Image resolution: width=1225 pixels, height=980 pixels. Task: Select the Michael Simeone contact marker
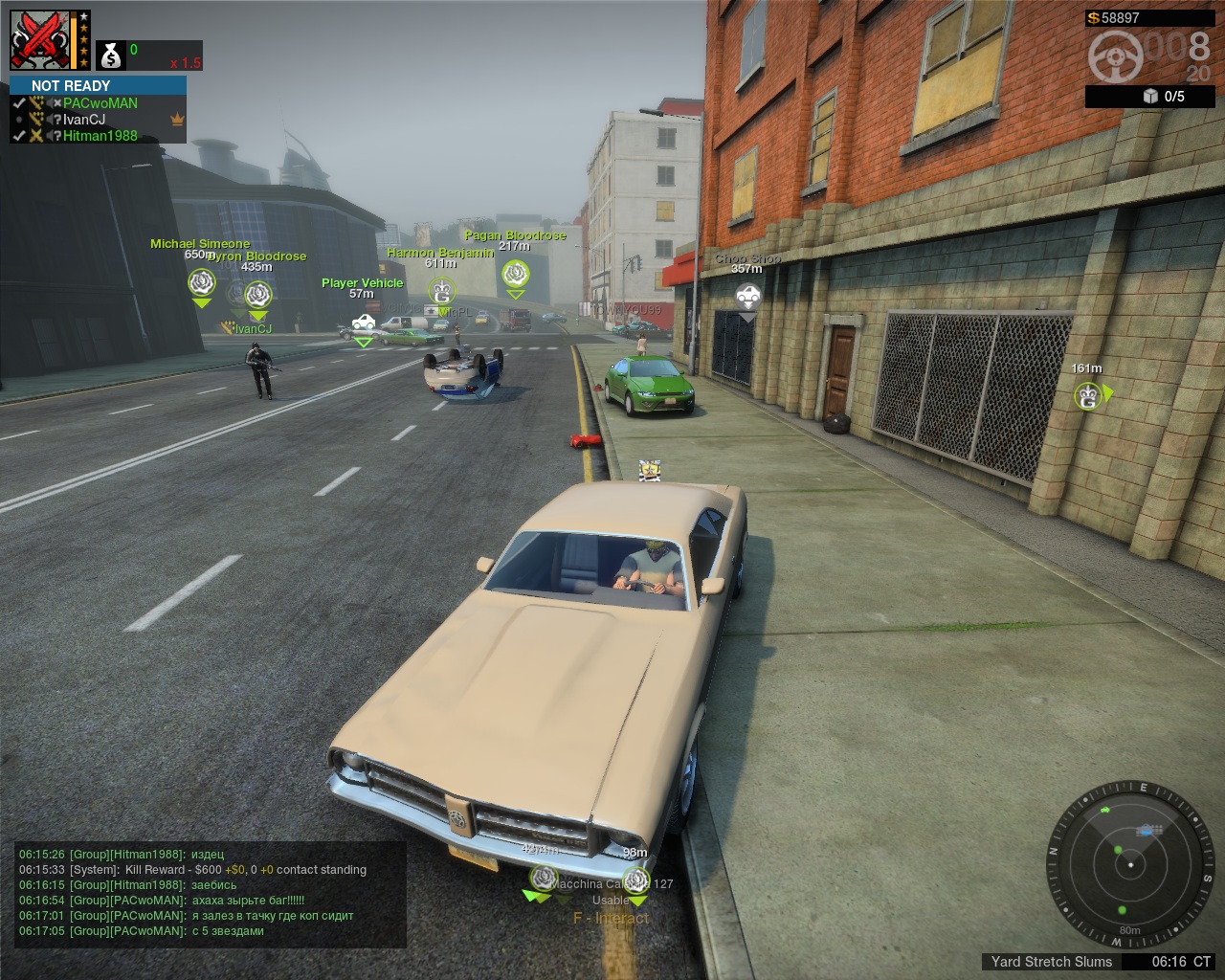click(201, 282)
